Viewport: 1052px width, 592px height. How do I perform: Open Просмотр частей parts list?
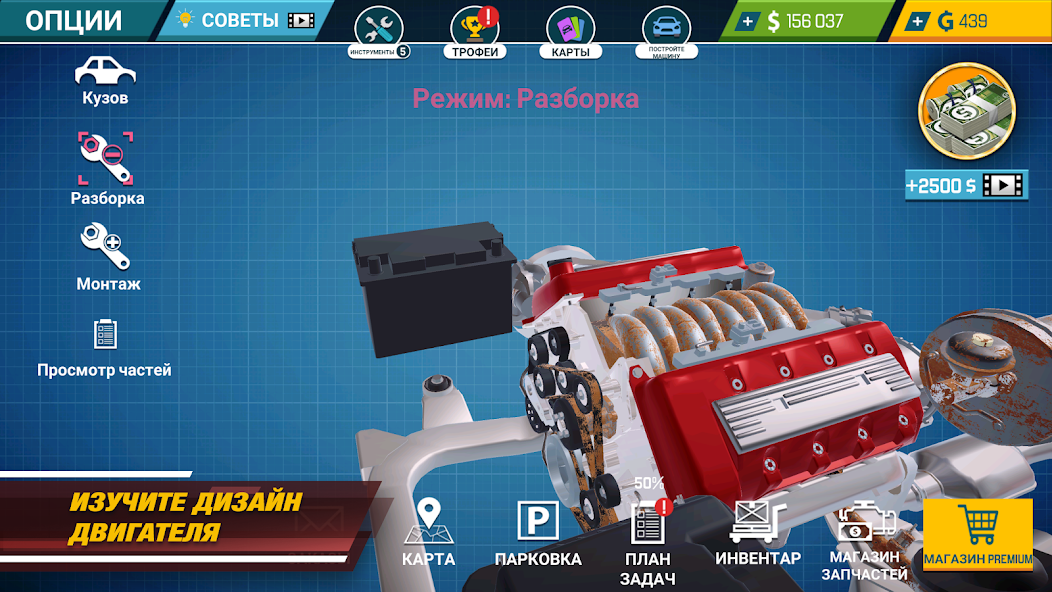tap(105, 345)
